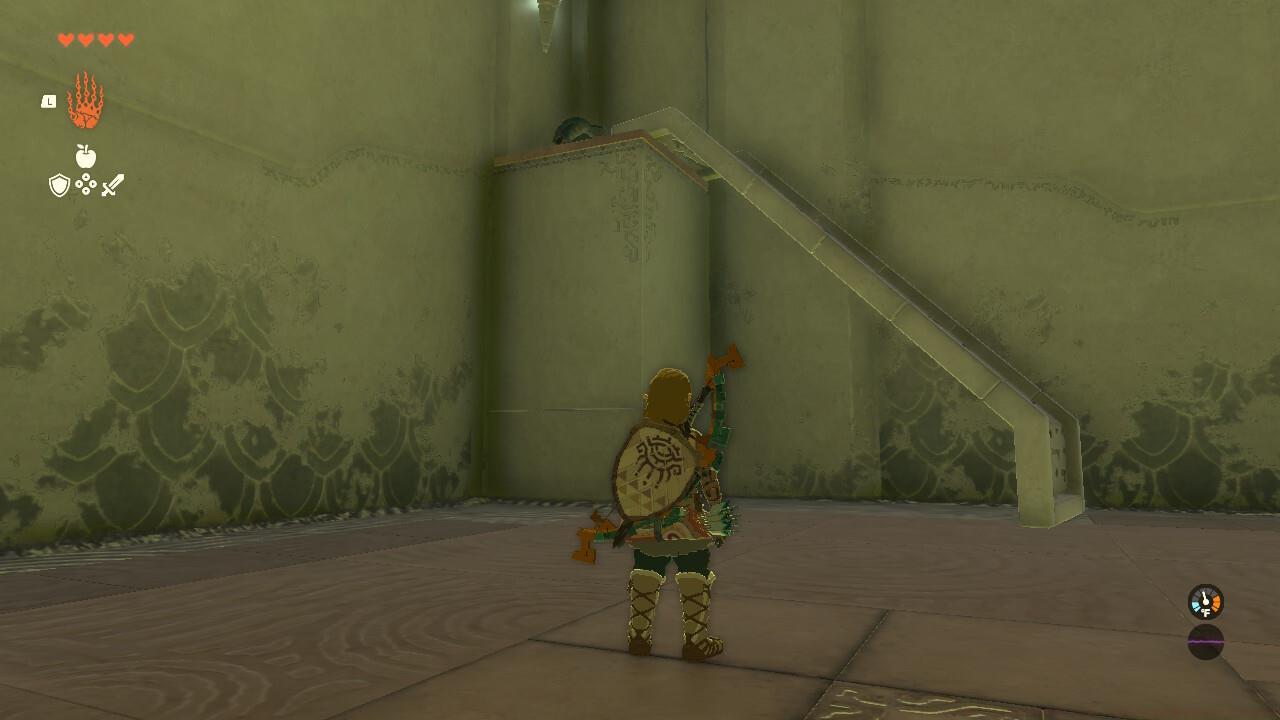Click the apple food supply icon
The width and height of the screenshot is (1280, 720).
(85, 154)
